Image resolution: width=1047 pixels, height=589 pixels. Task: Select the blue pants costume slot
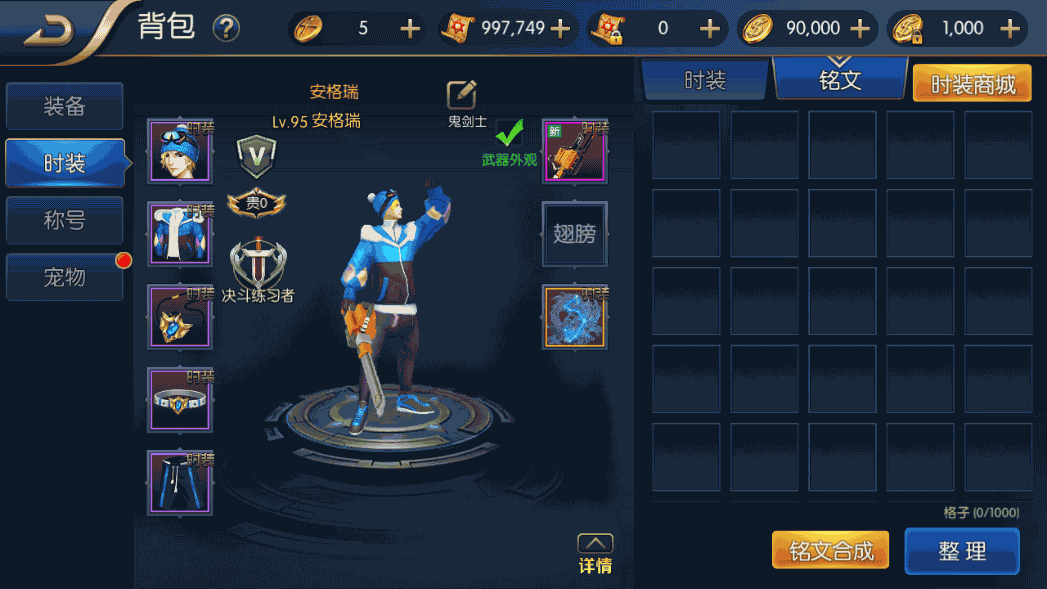tap(180, 482)
